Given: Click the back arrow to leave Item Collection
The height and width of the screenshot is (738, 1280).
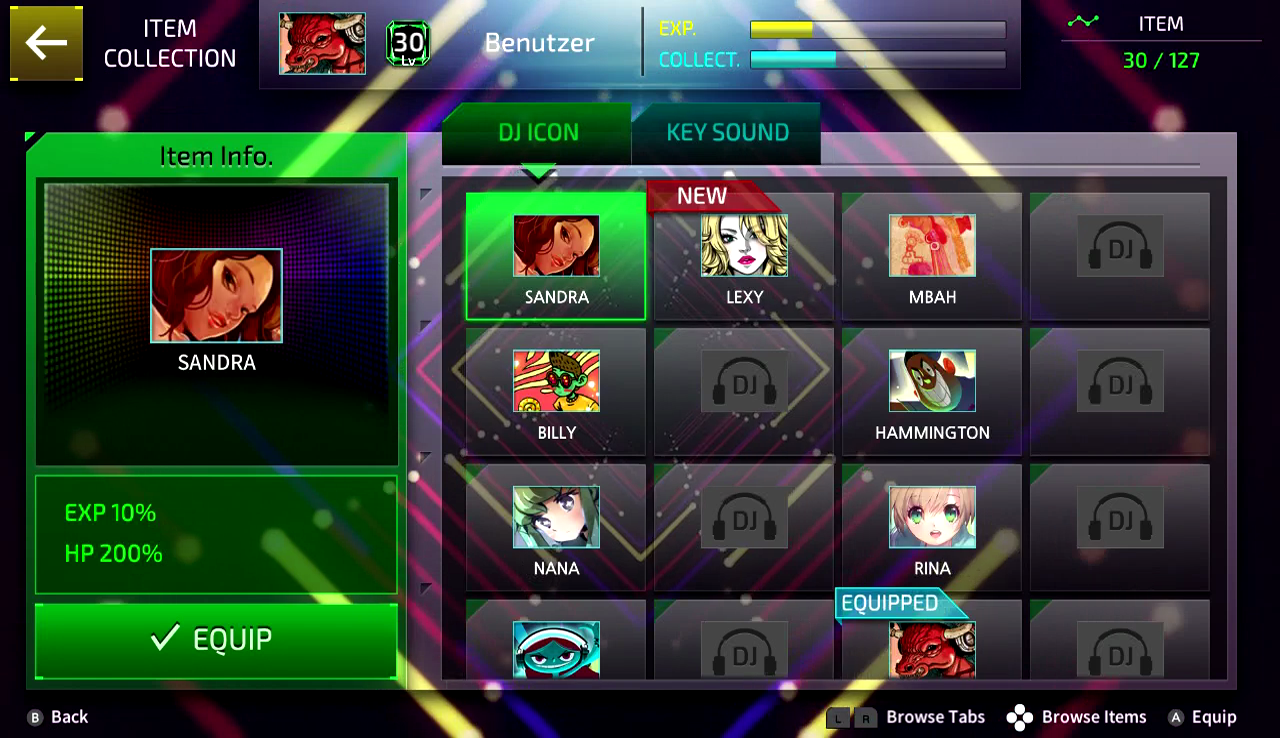Looking at the screenshot, I should [x=46, y=44].
